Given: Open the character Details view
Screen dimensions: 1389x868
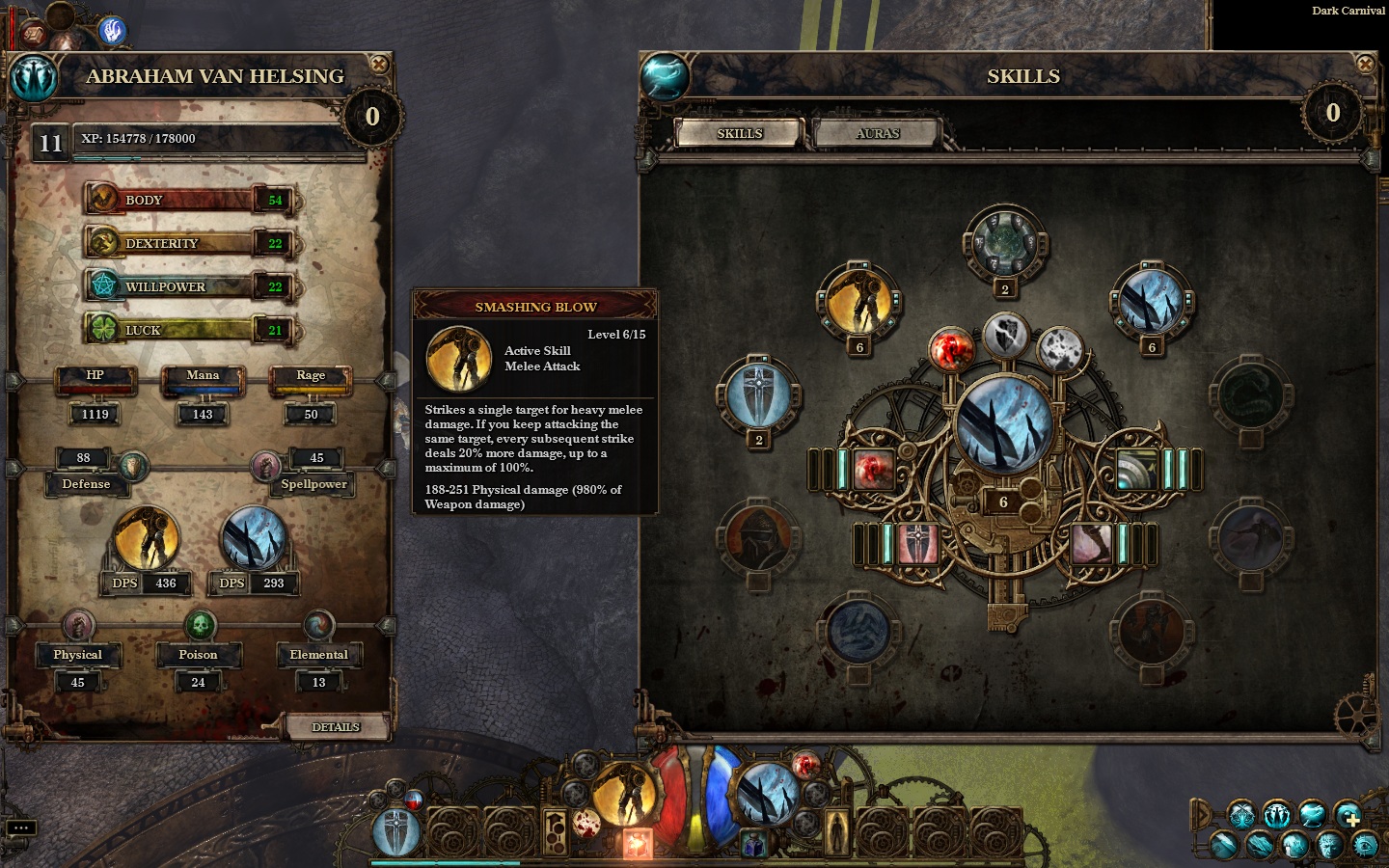Looking at the screenshot, I should (x=336, y=726).
